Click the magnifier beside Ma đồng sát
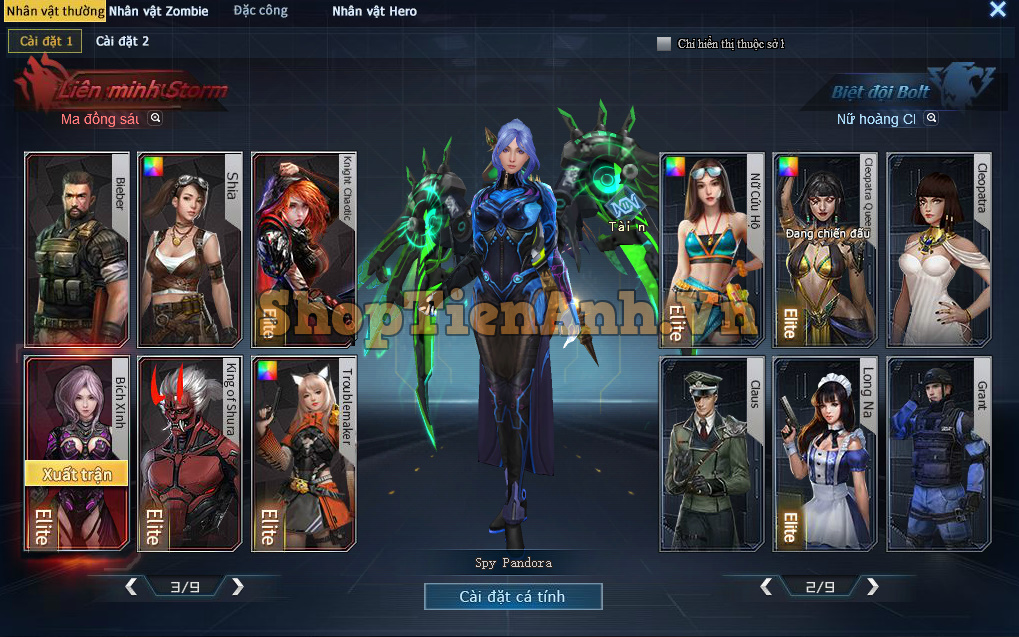The height and width of the screenshot is (637, 1019). click(155, 118)
